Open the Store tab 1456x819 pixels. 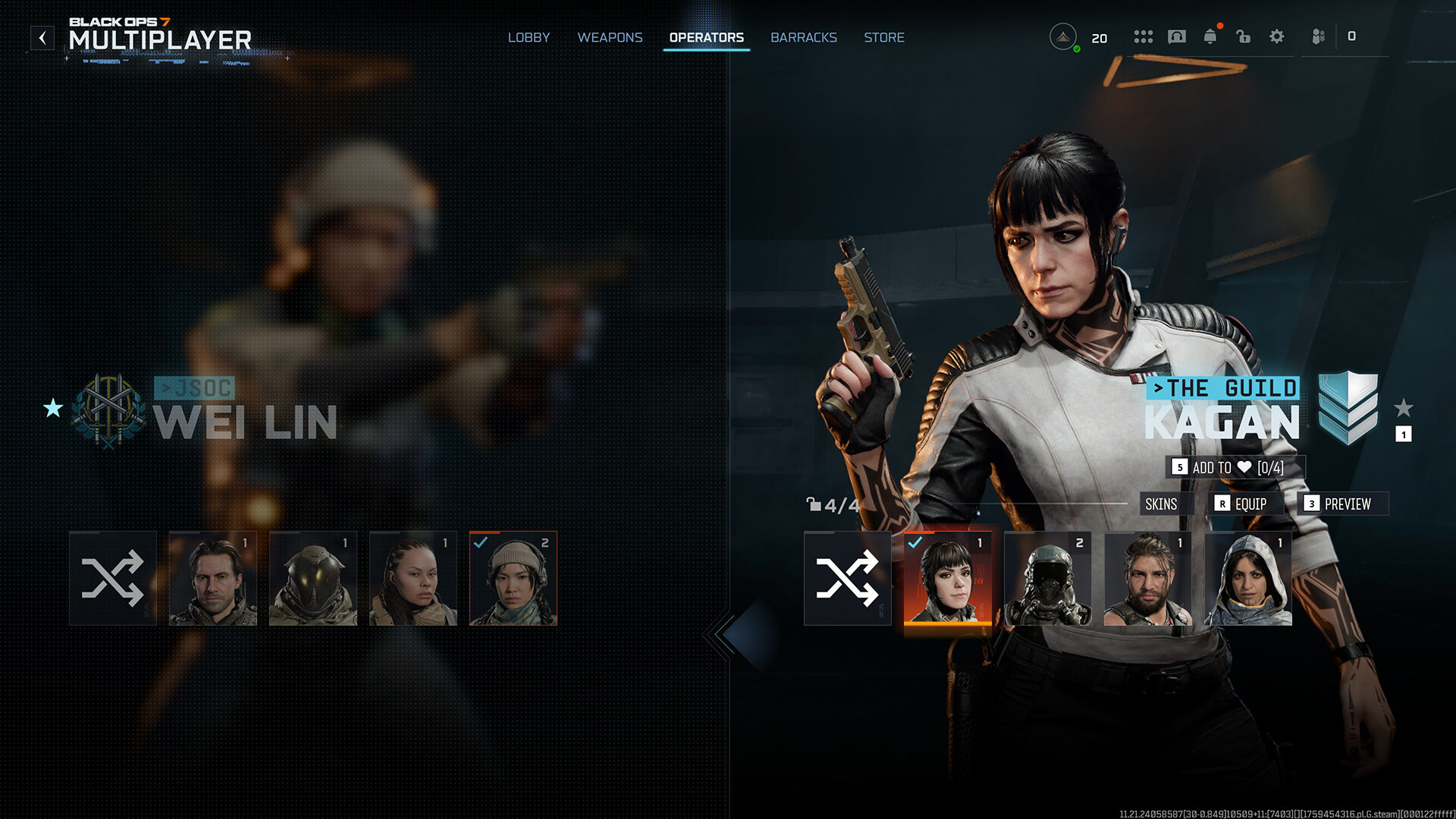click(883, 37)
